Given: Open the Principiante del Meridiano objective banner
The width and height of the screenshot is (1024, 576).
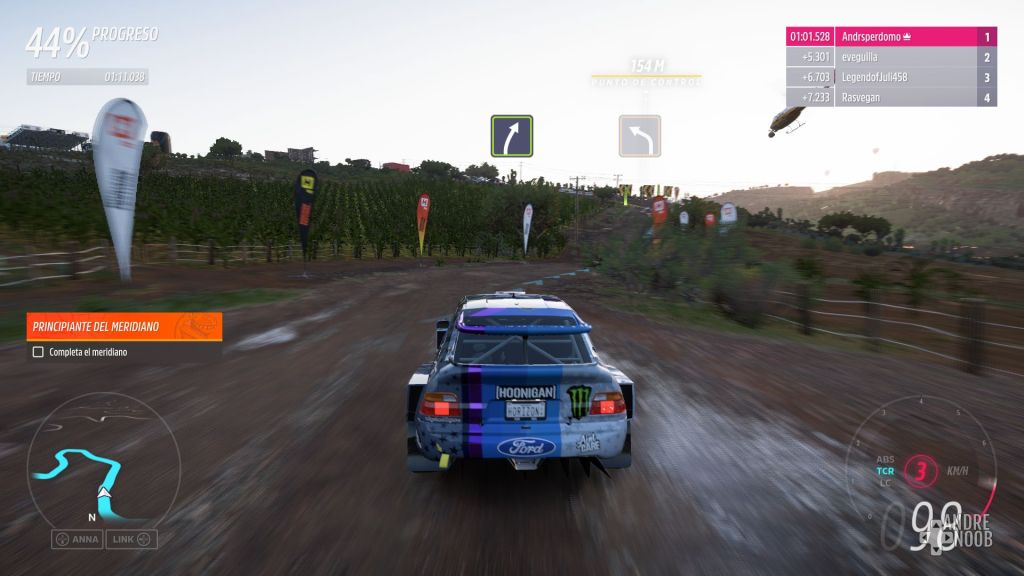Looking at the screenshot, I should click(124, 326).
